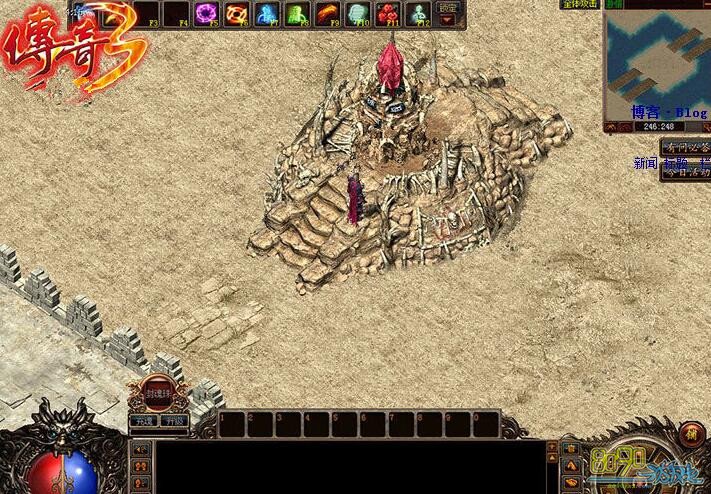The width and height of the screenshot is (711, 494).
Task: Open the 今日活动 daily events button
Action: tap(686, 172)
